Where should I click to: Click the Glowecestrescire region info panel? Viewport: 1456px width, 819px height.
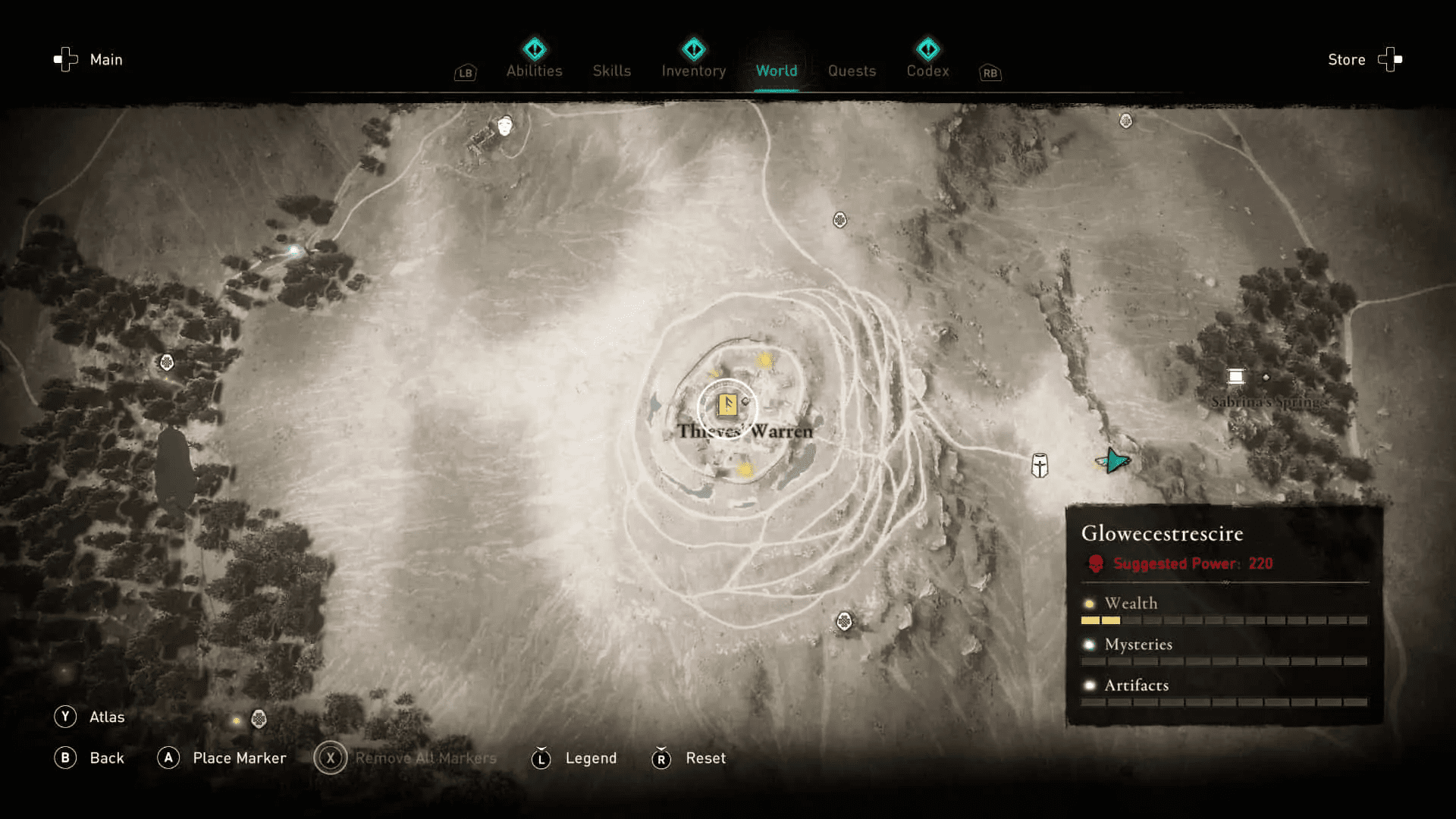[1221, 614]
